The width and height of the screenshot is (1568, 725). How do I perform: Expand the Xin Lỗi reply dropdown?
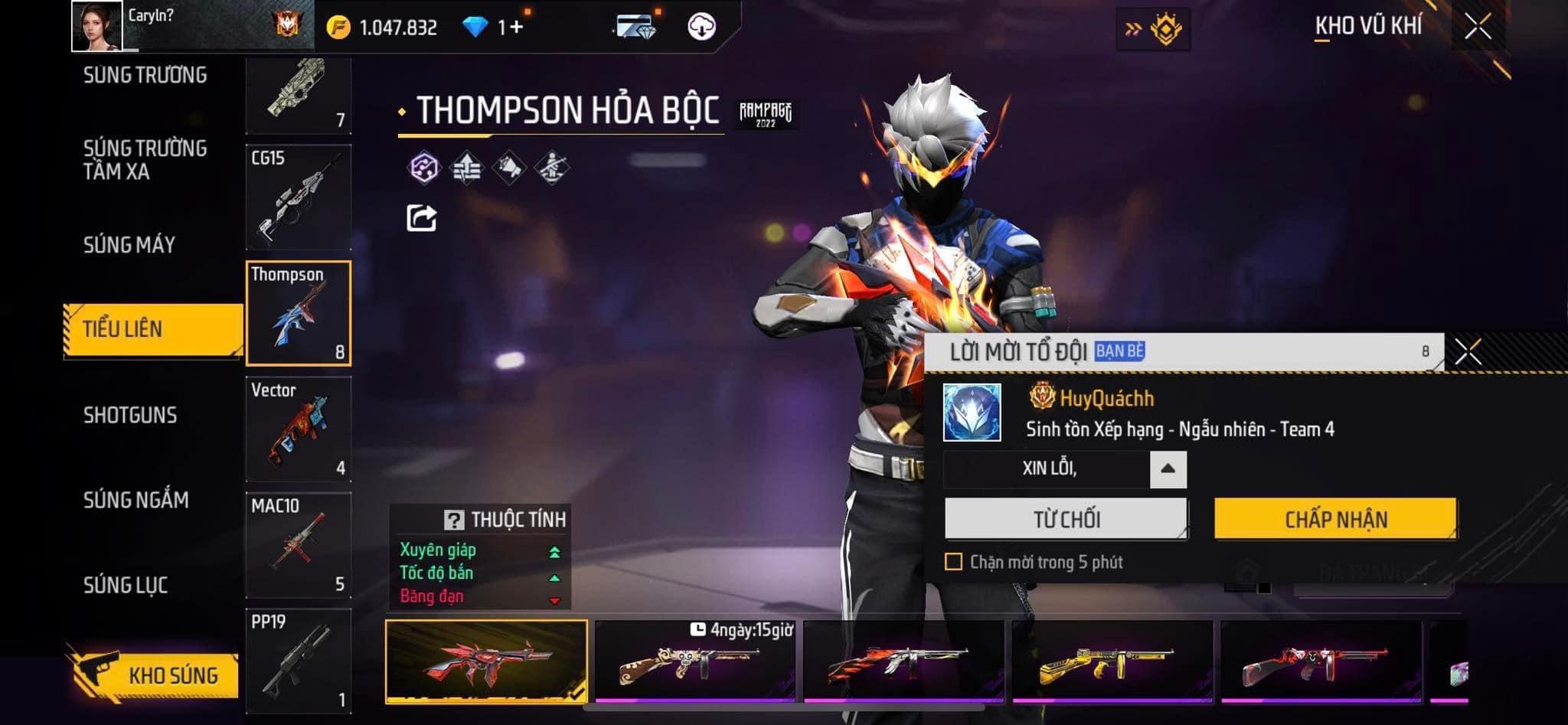click(1168, 469)
